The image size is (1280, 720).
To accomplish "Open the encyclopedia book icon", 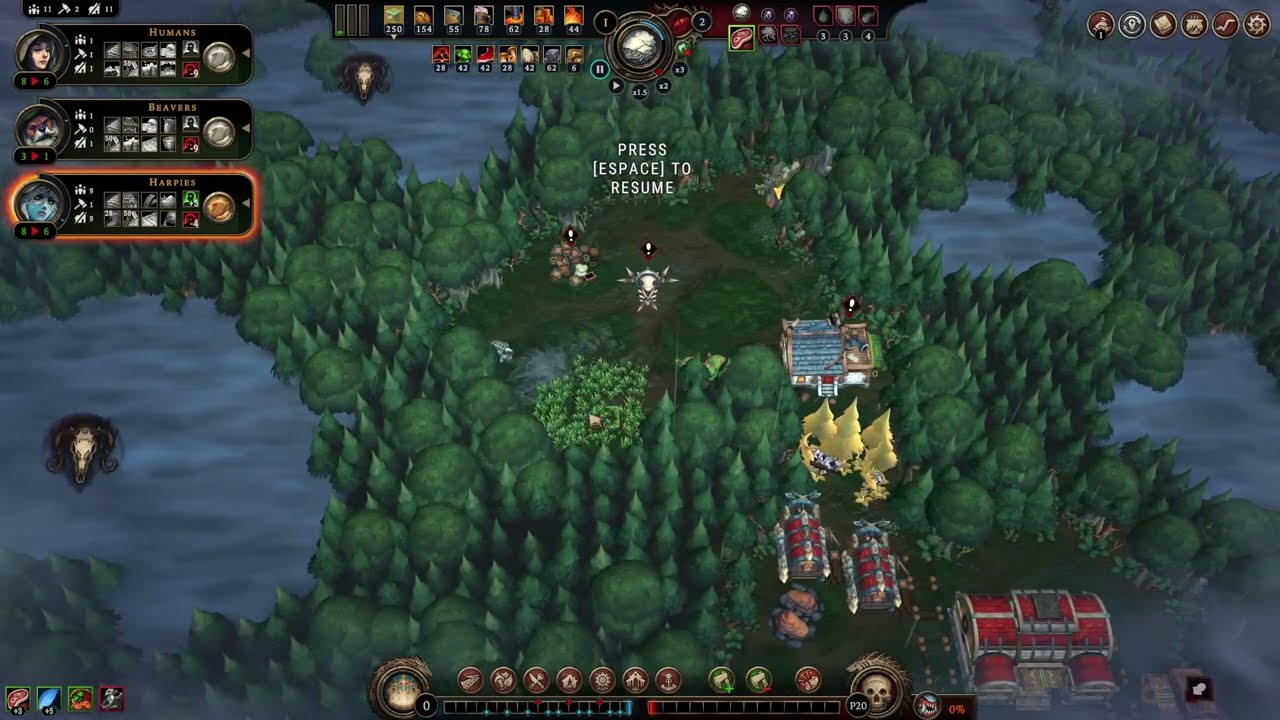I will 1163,25.
